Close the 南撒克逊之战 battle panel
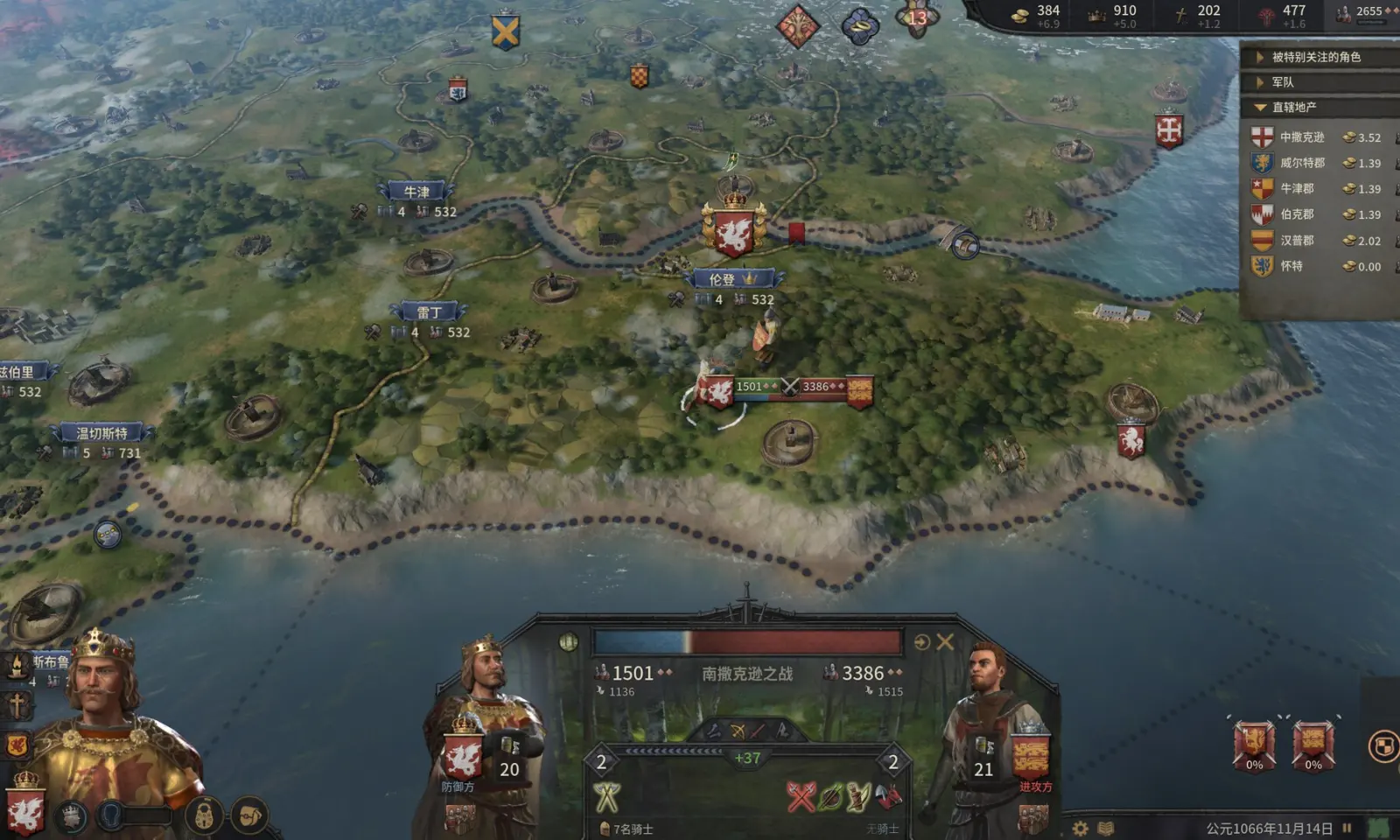The height and width of the screenshot is (840, 1400). [x=945, y=642]
